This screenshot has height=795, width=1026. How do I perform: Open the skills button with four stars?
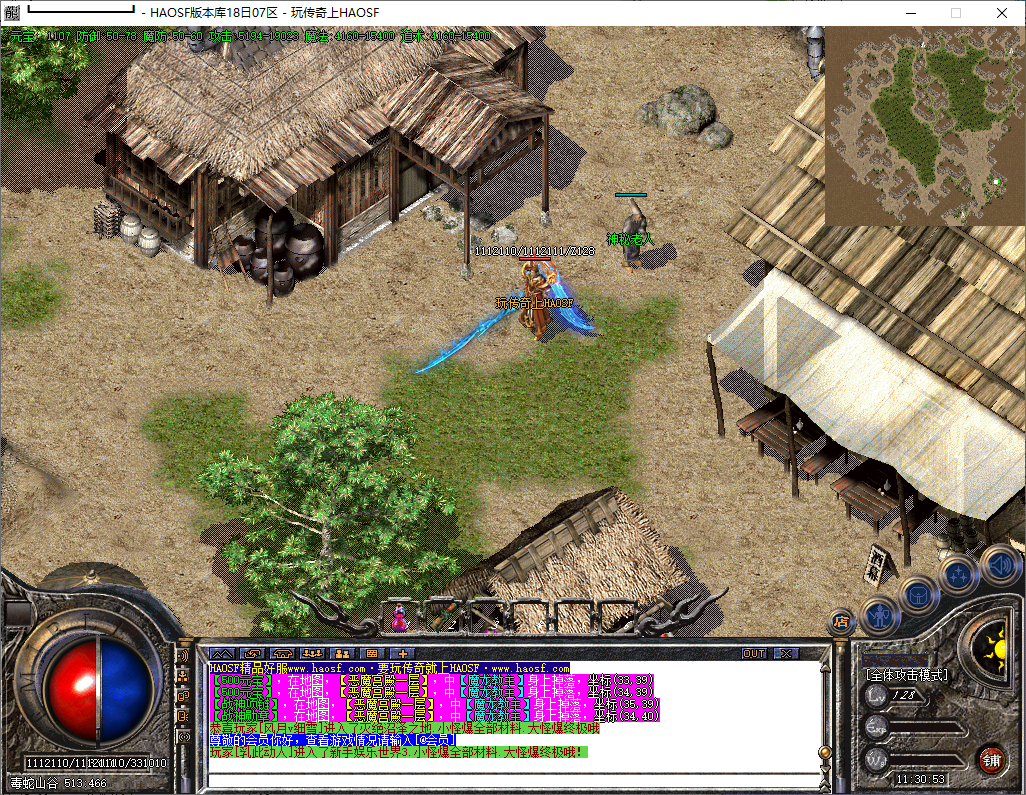pyautogui.click(x=959, y=575)
